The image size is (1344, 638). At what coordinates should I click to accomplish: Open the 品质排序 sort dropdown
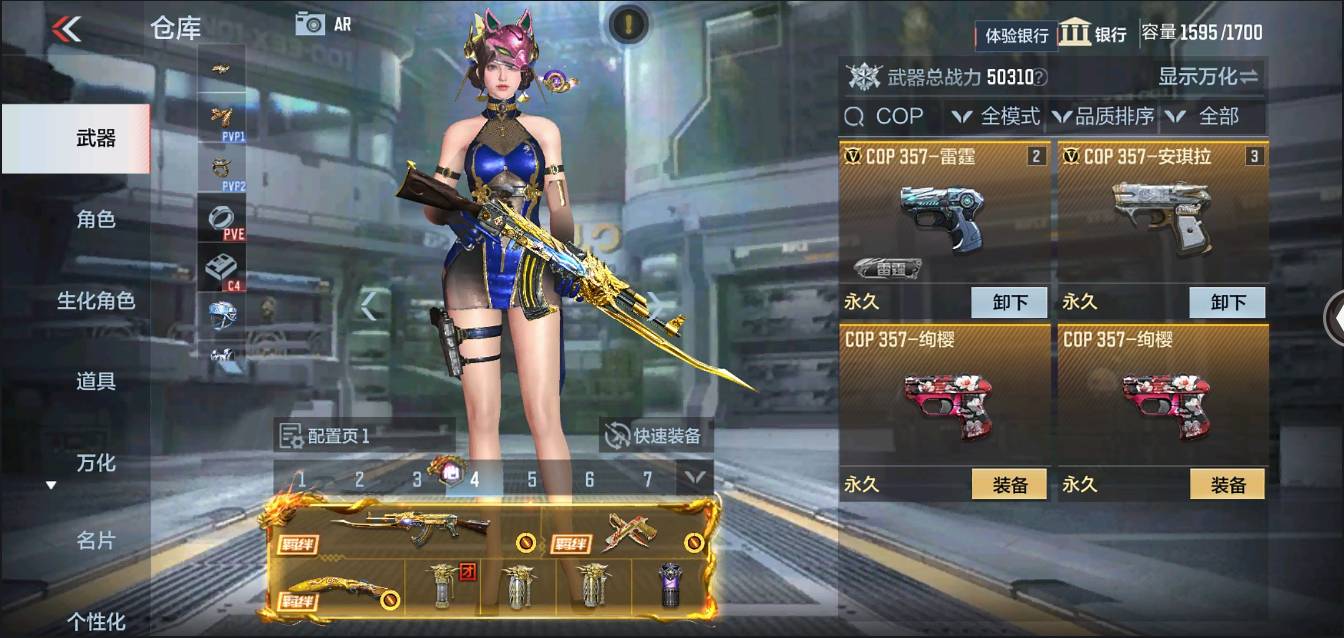click(1103, 117)
